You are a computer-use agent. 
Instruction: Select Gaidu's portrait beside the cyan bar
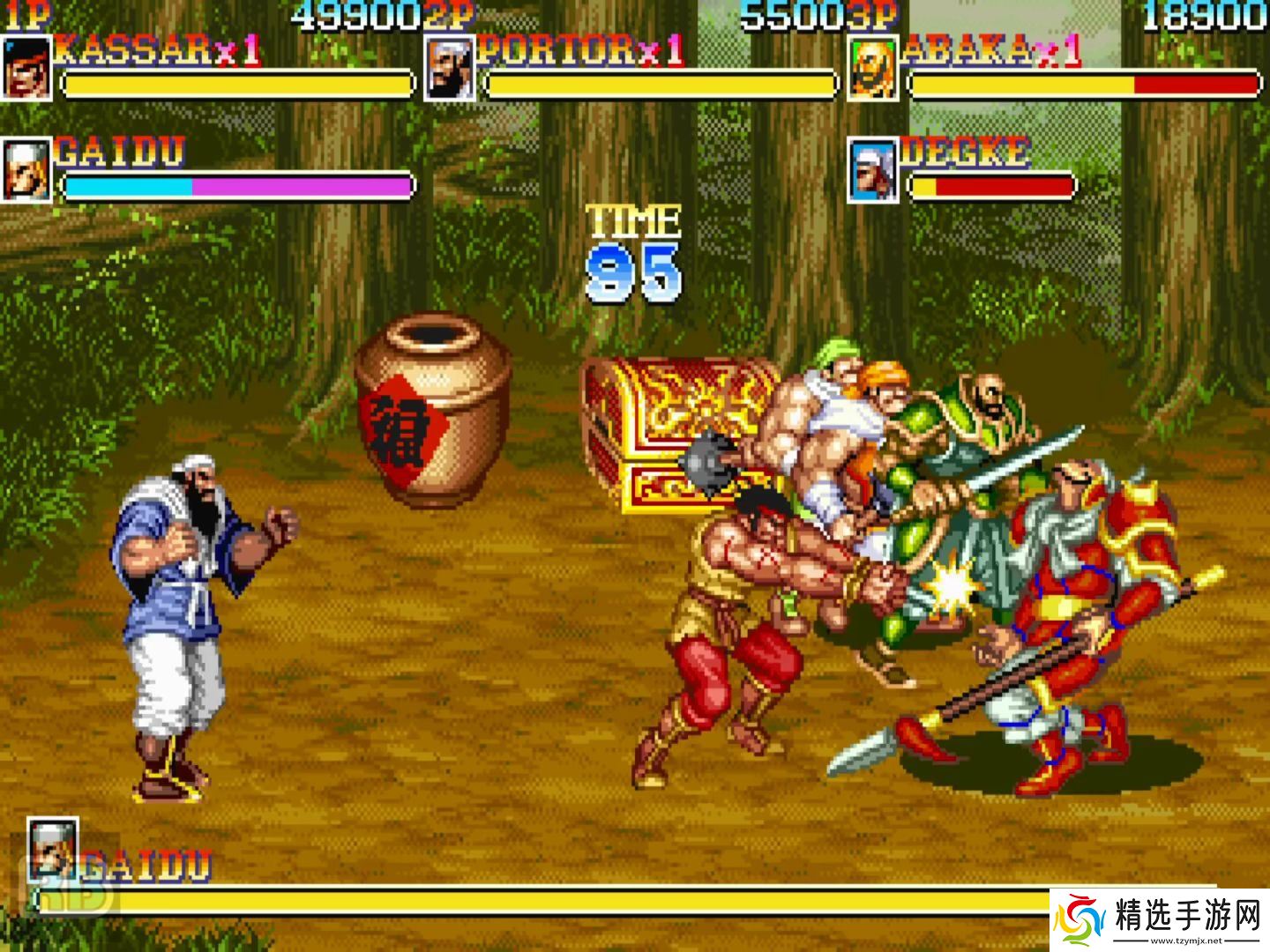26,168
